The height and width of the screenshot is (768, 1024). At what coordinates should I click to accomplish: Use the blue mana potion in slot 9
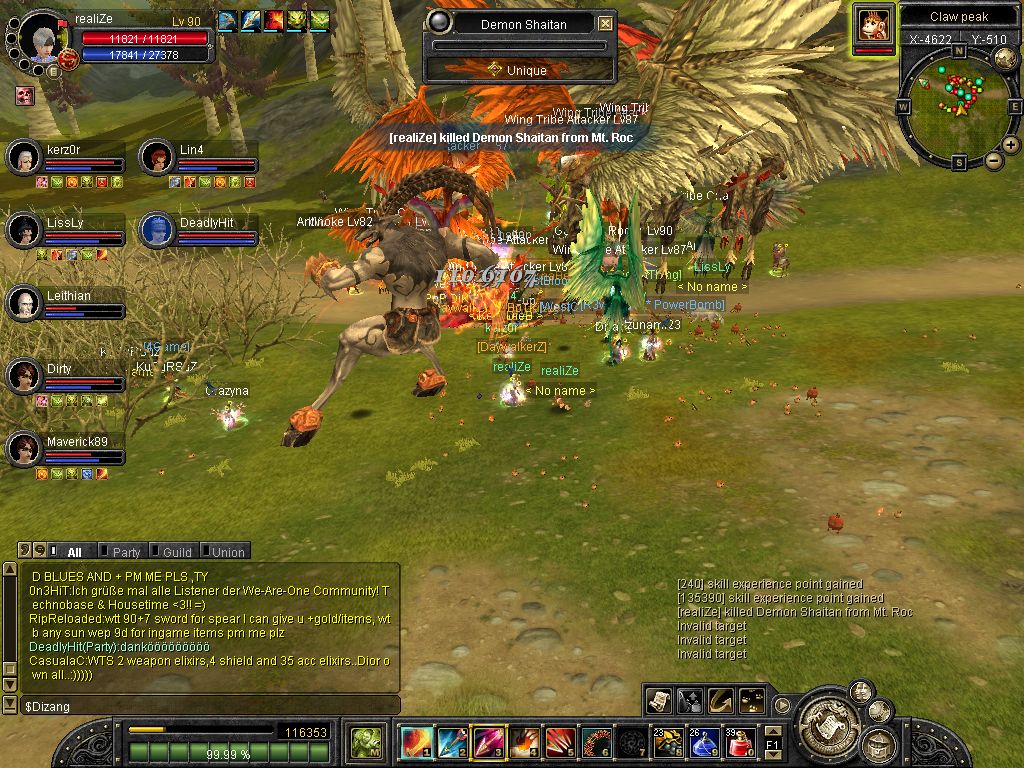tap(705, 743)
